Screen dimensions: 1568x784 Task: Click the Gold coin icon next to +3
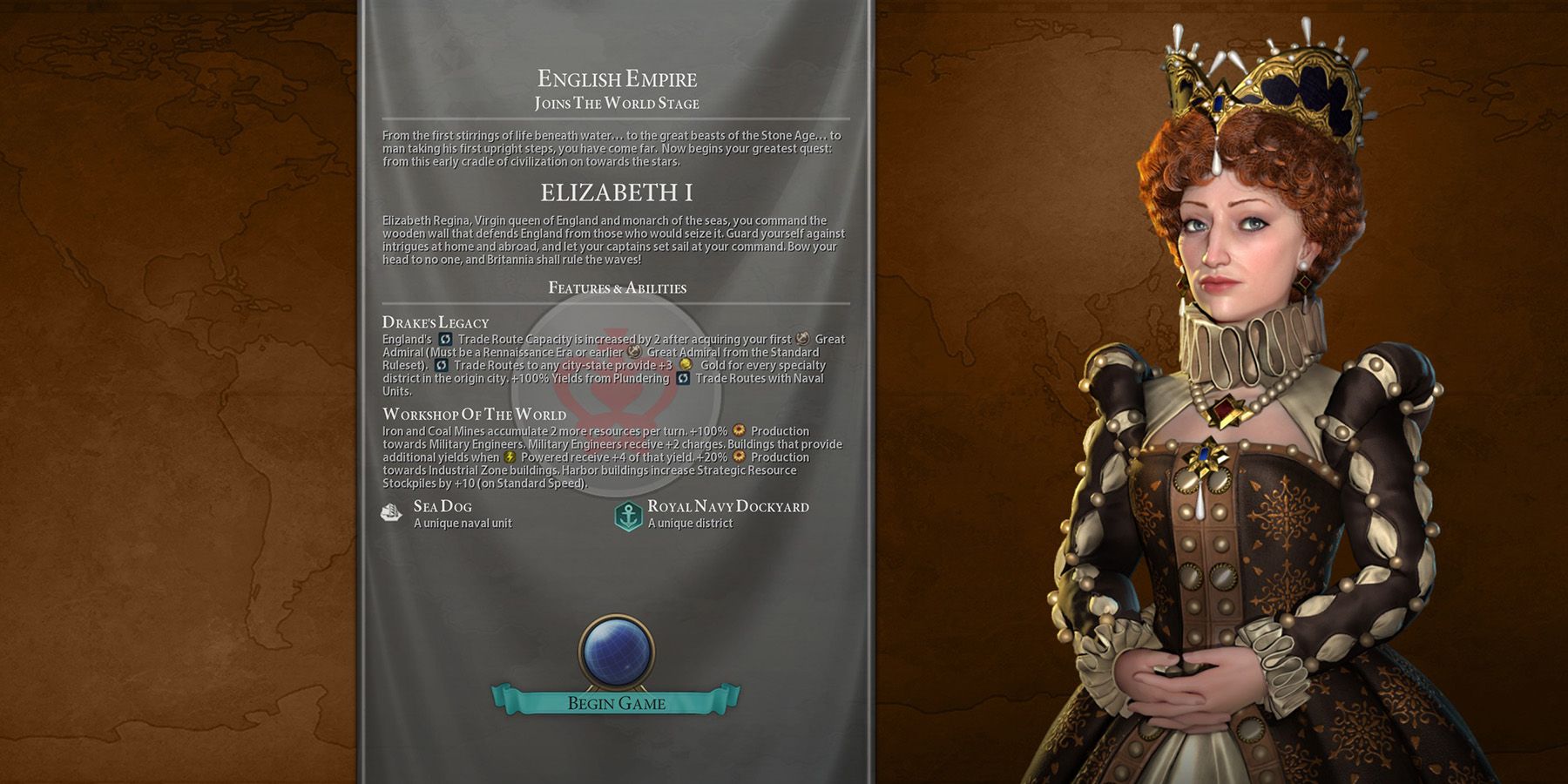click(x=685, y=365)
